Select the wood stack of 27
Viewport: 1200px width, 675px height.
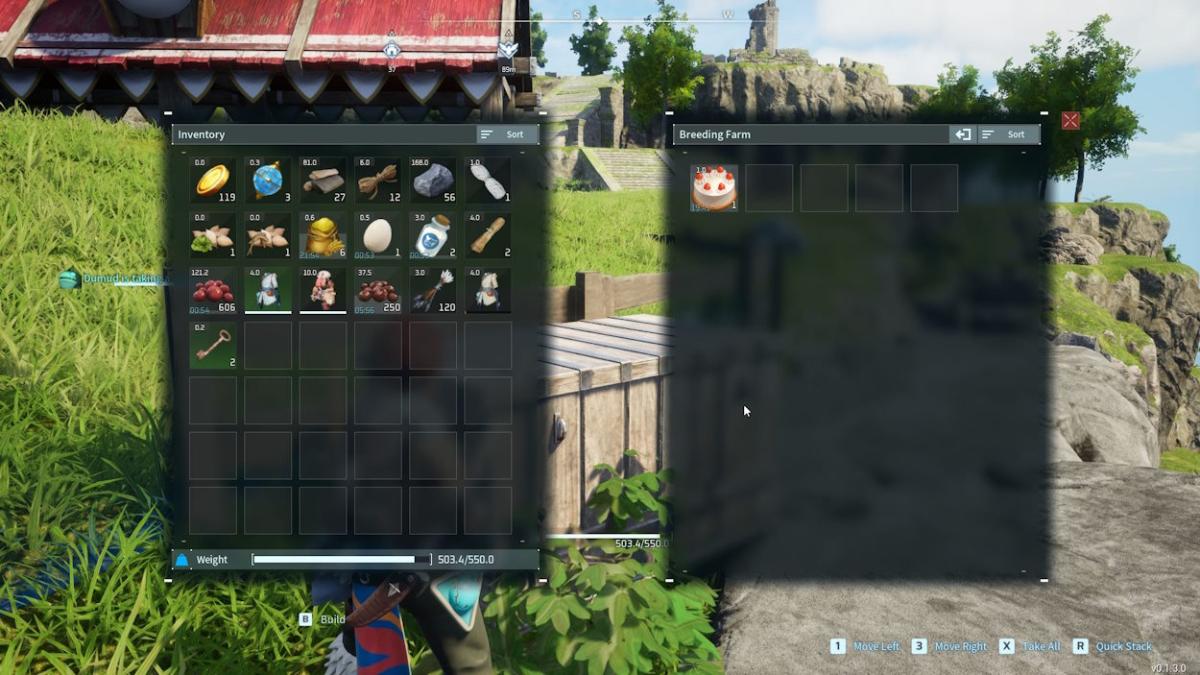pos(323,181)
